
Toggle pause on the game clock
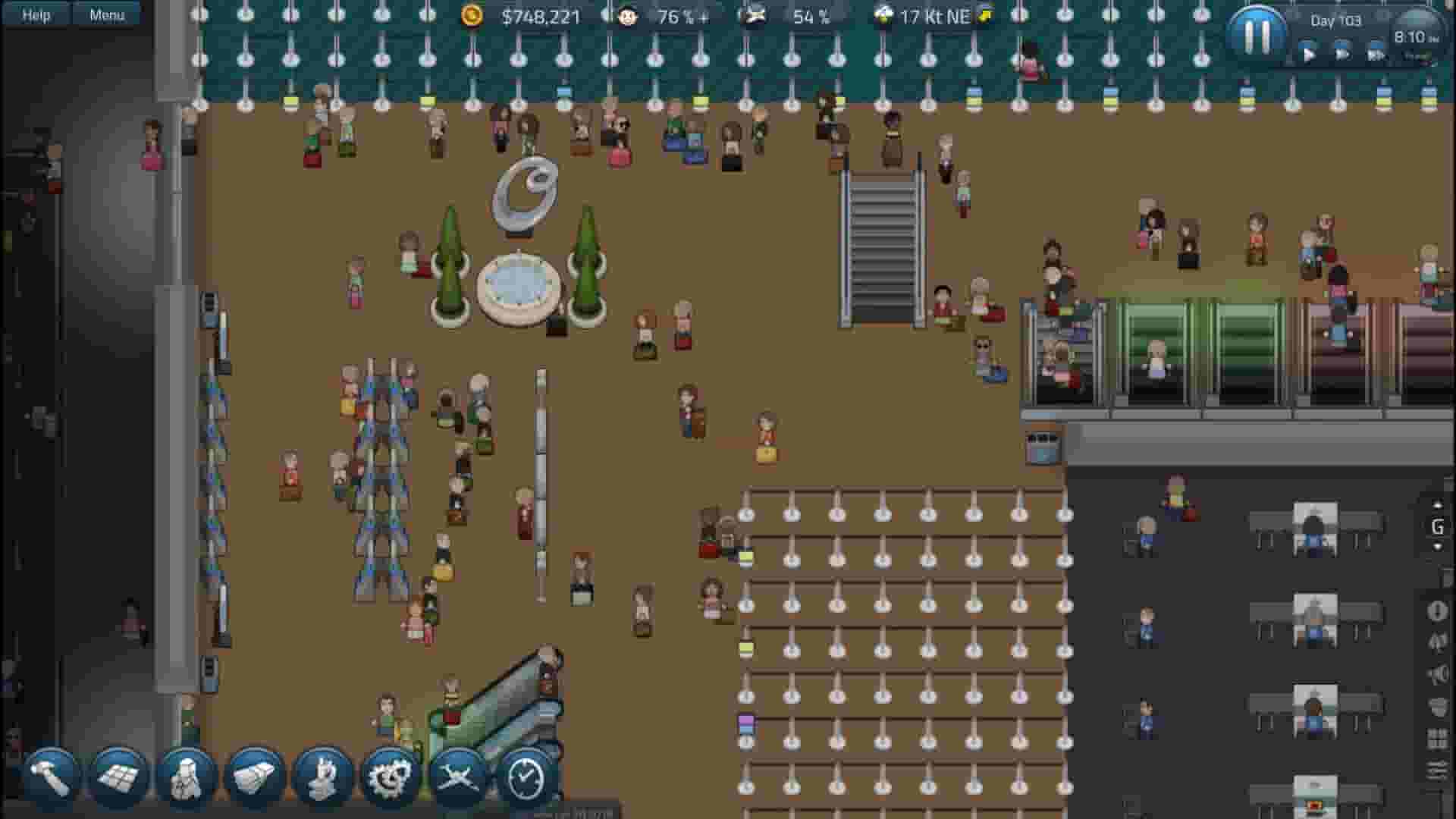coord(1257,32)
